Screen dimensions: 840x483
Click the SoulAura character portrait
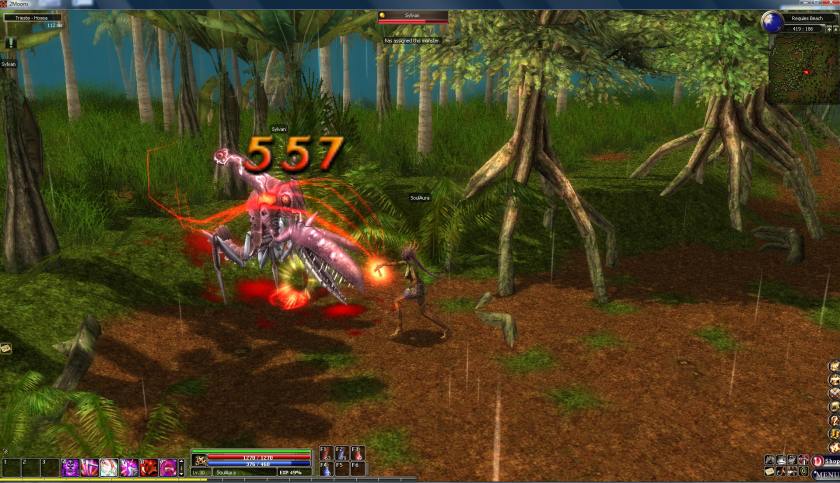pyautogui.click(x=200, y=460)
